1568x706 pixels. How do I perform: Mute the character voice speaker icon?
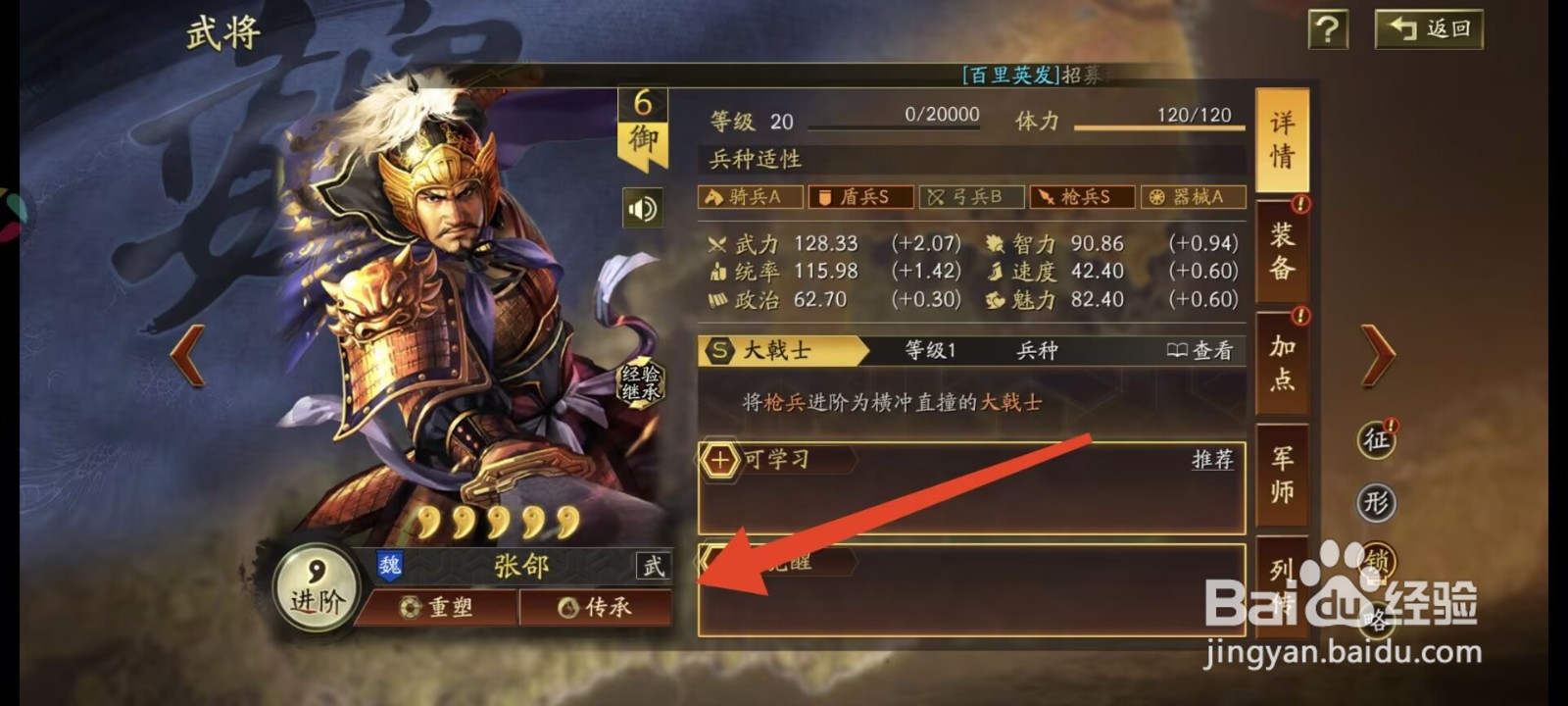point(642,209)
